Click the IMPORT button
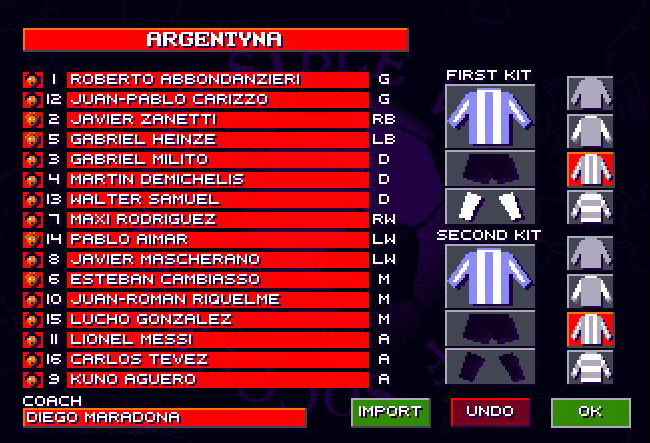 pyautogui.click(x=389, y=412)
